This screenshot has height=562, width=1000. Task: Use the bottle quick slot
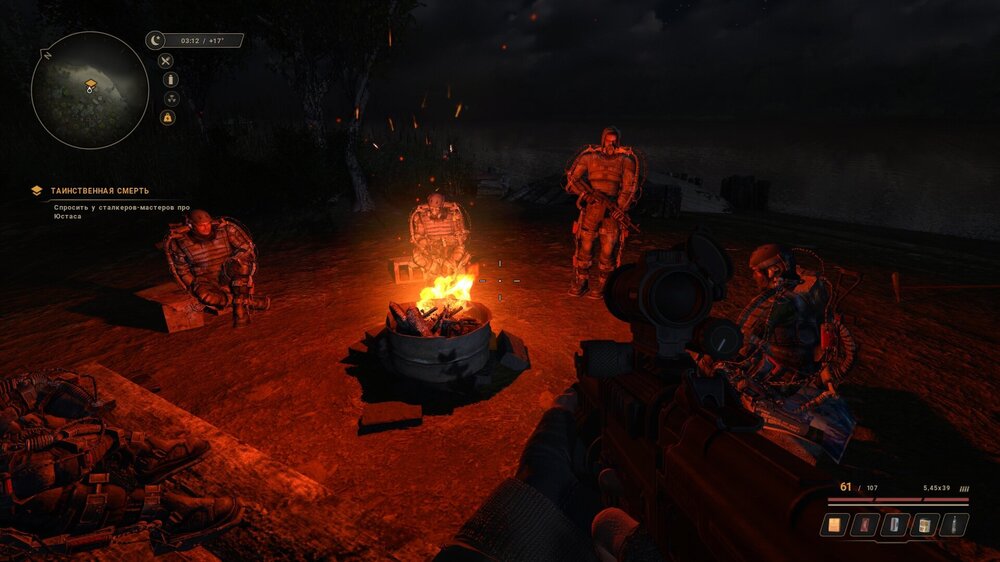click(x=954, y=524)
